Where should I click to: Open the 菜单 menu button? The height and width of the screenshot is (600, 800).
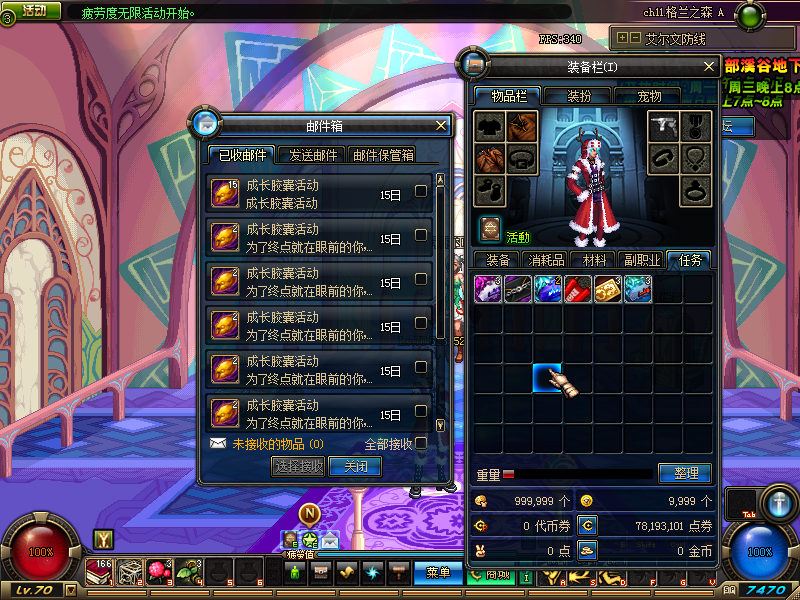[438, 573]
